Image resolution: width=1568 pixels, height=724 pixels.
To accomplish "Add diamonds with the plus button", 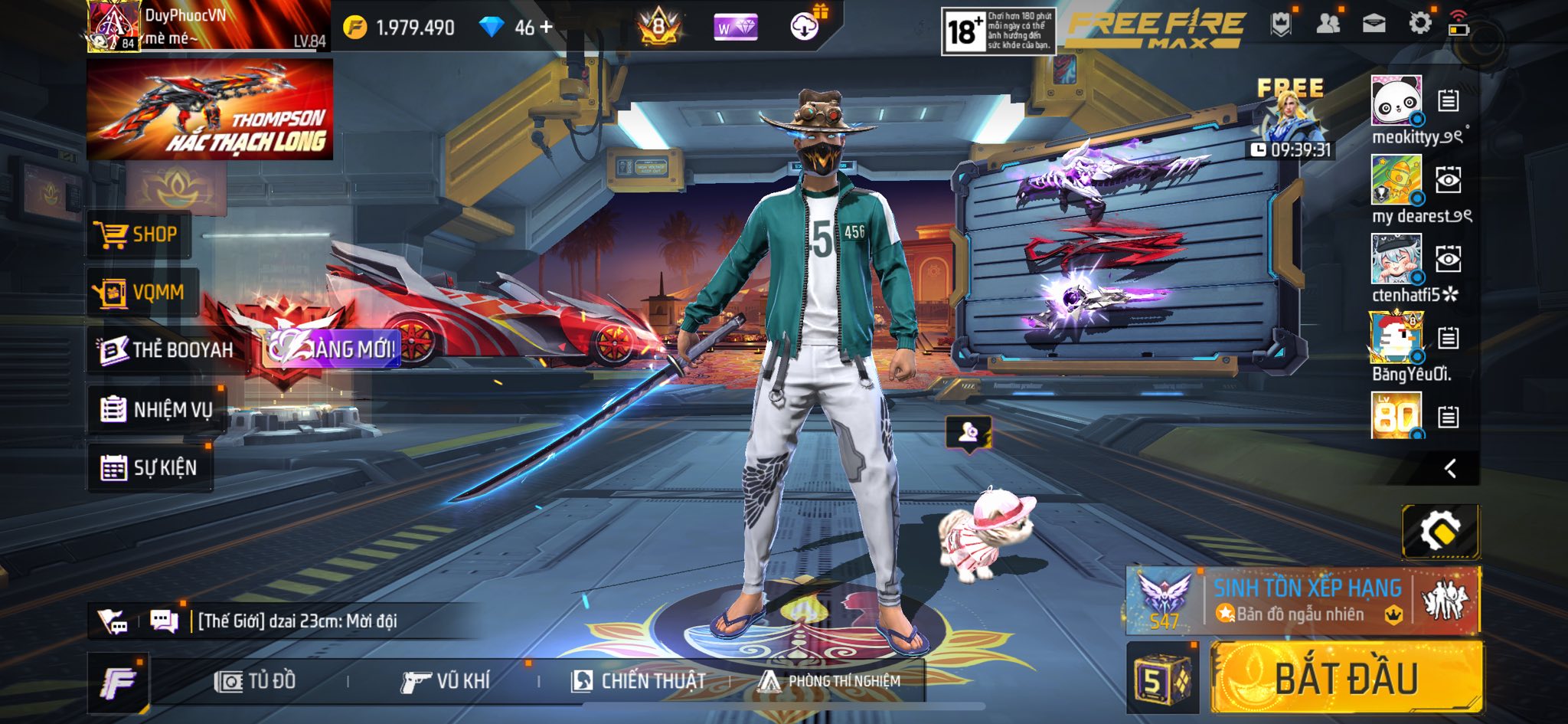I will (x=546, y=27).
